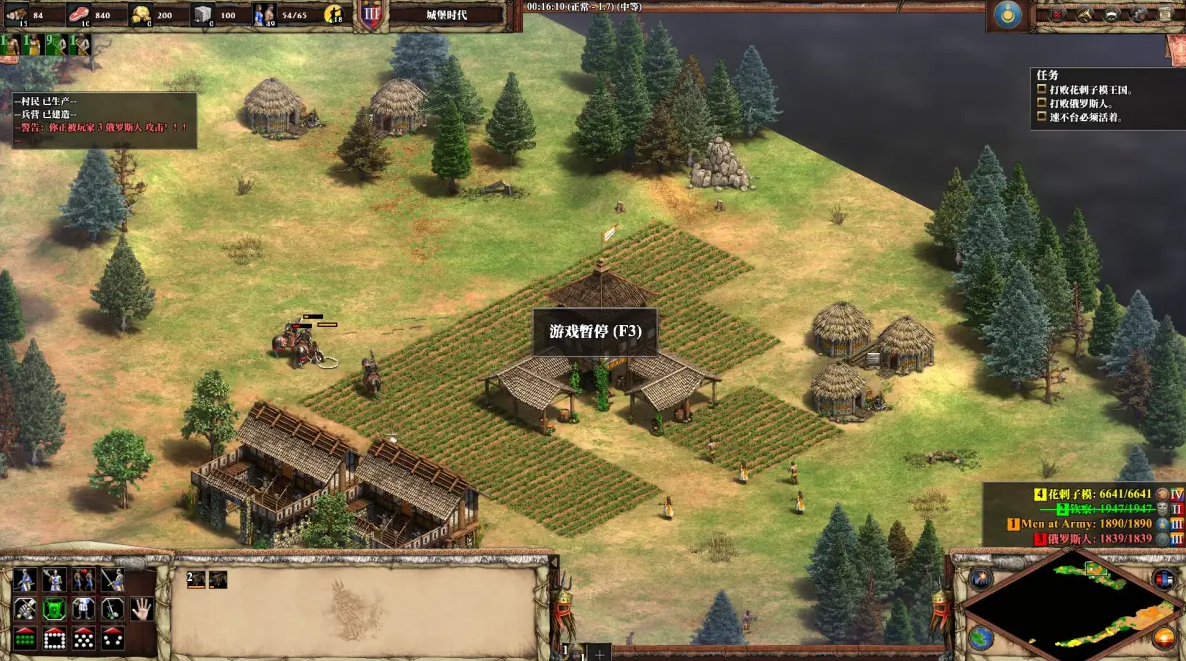Activate the flare signal button
Viewport: 1186px width, 661px height.
[x=981, y=579]
